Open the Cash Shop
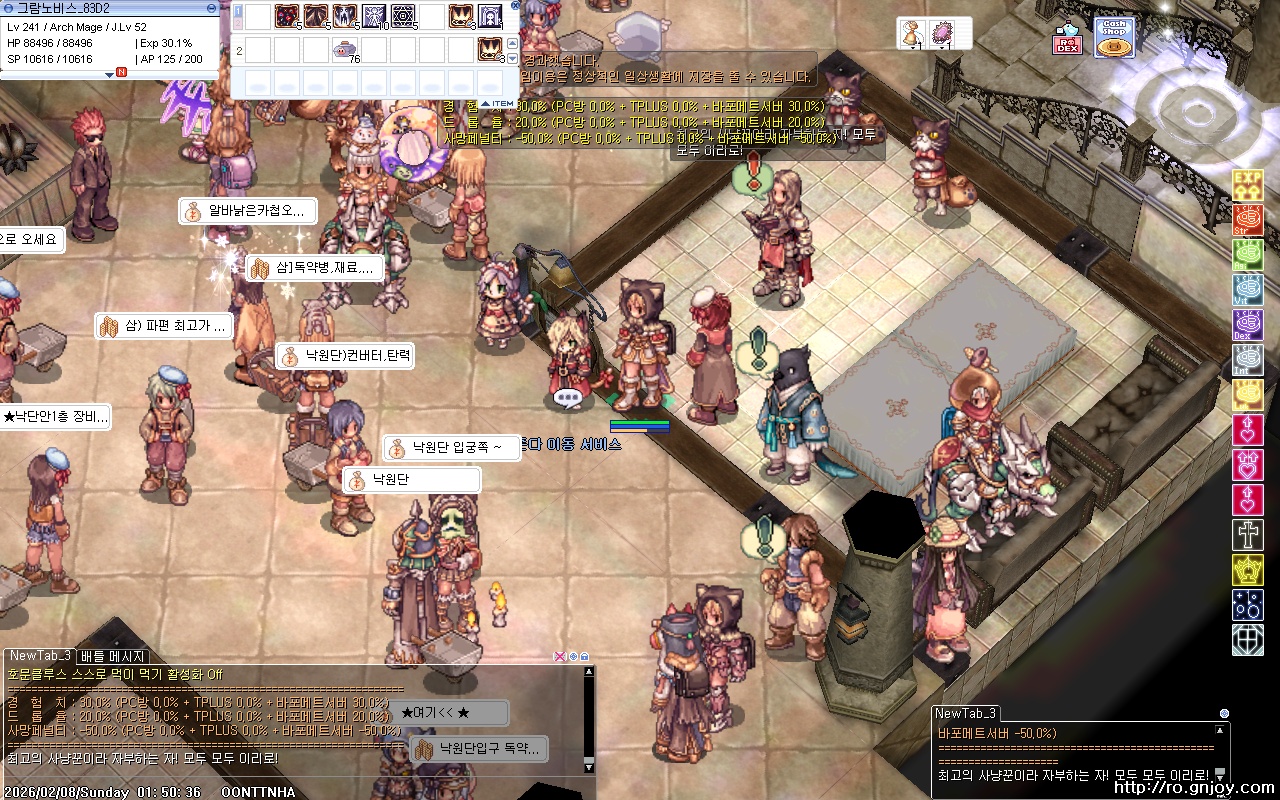The width and height of the screenshot is (1280, 800). (1114, 37)
